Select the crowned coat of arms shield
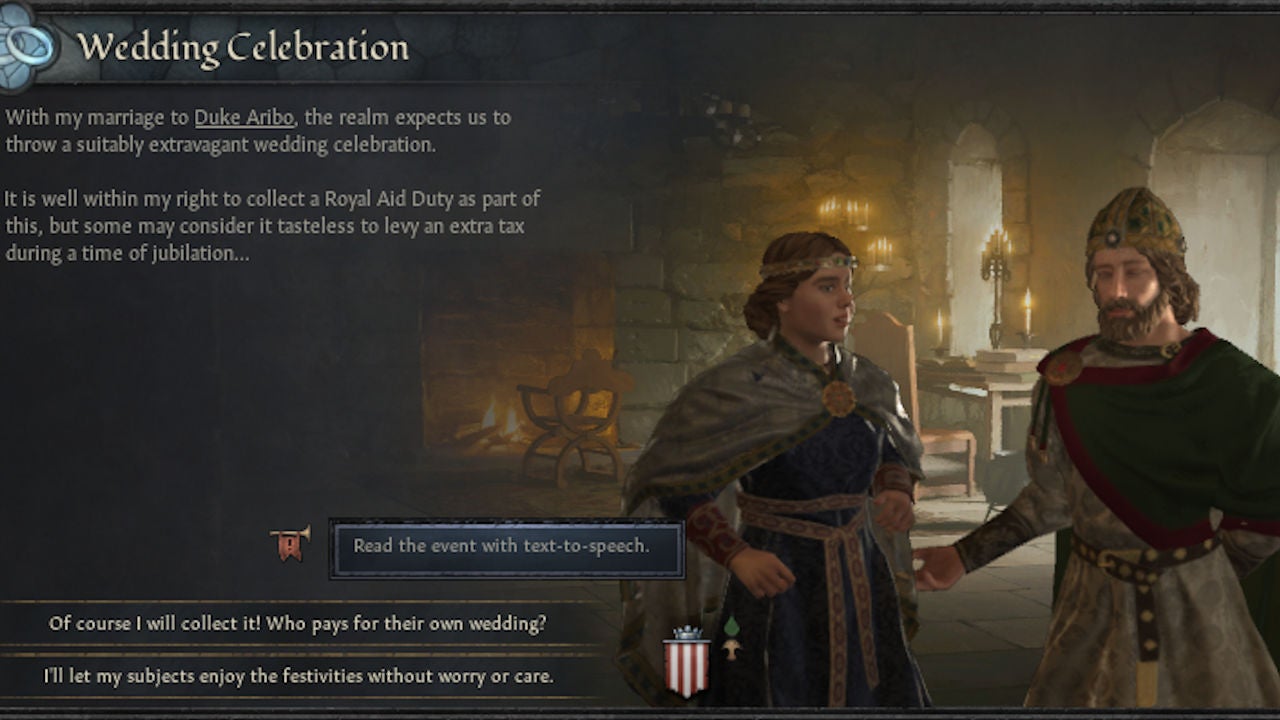 (686, 667)
